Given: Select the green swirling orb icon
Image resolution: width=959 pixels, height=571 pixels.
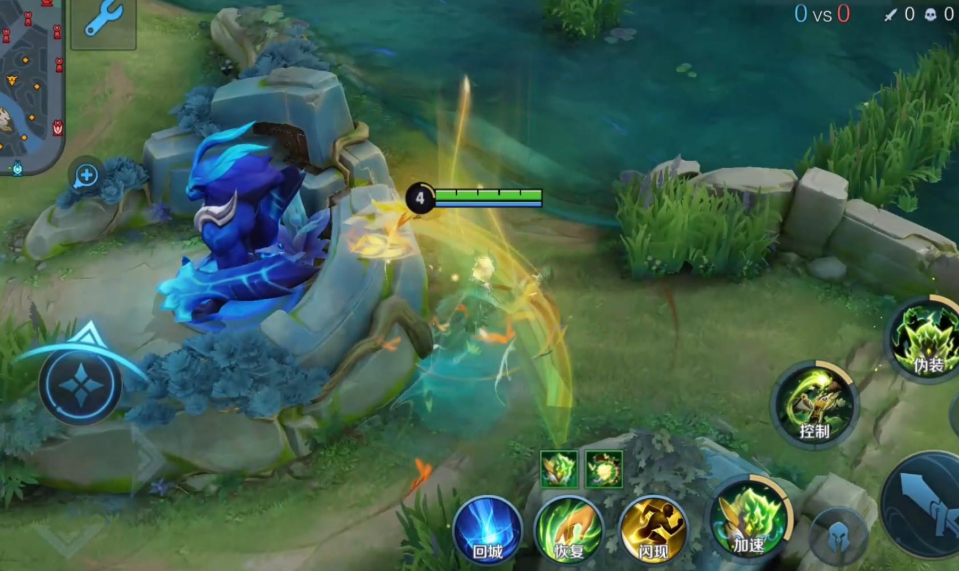Looking at the screenshot, I should [x=603, y=468].
